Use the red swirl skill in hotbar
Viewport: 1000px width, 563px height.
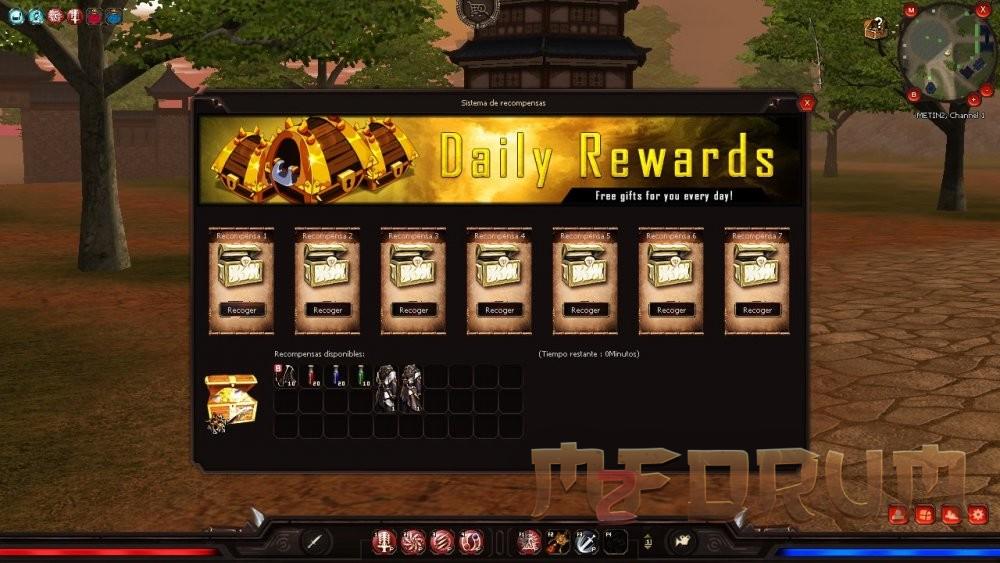[x=413, y=541]
